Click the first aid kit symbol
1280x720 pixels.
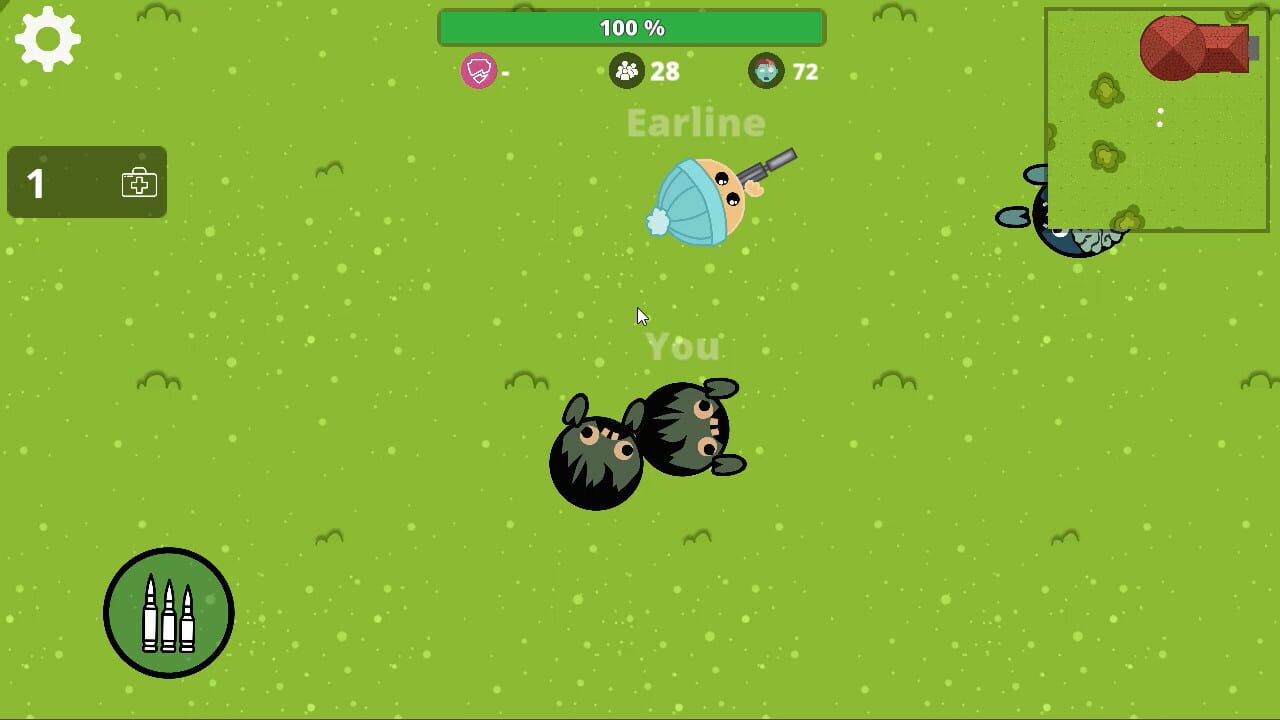point(140,183)
